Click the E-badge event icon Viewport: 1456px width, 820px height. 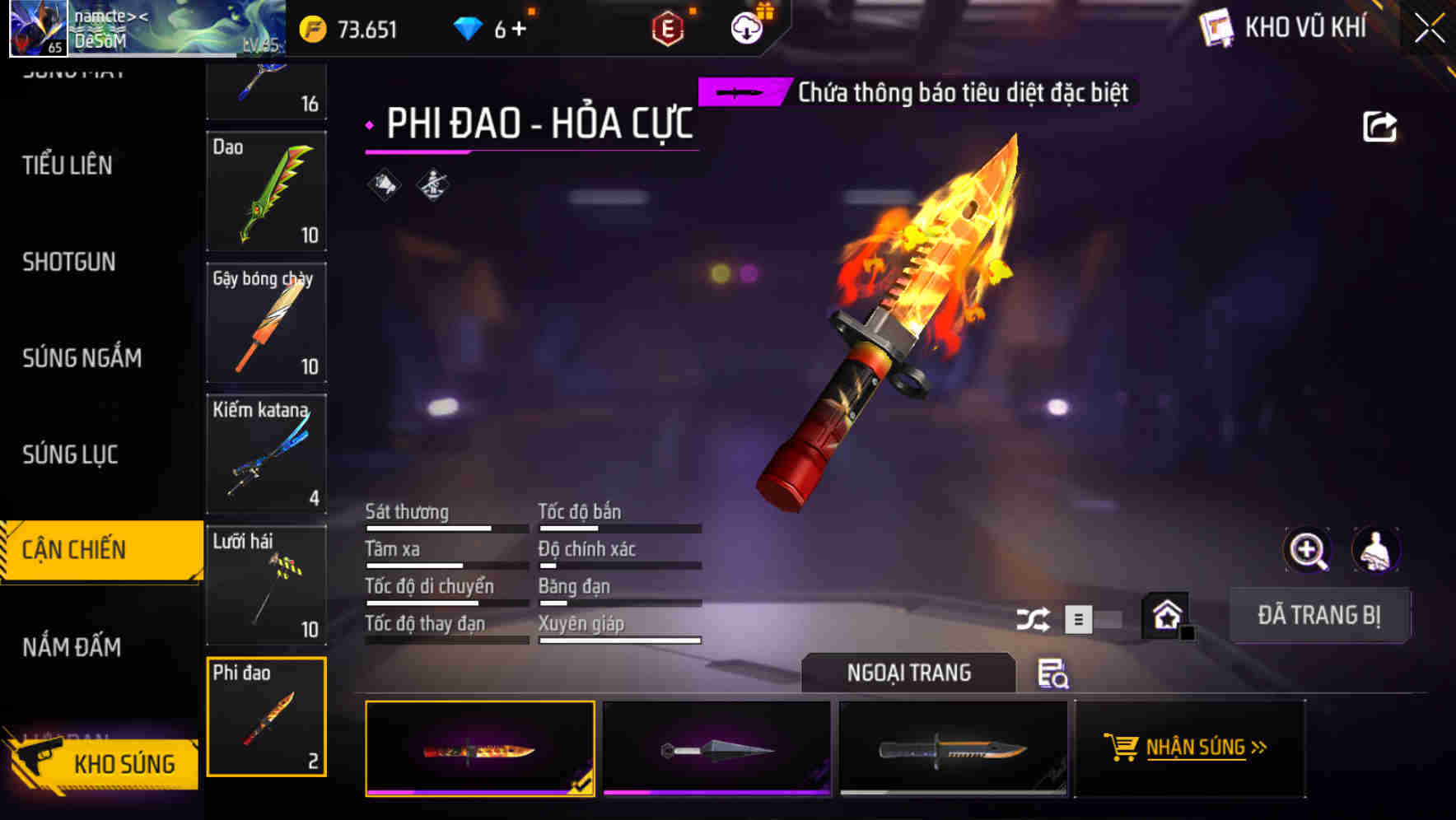(669, 26)
